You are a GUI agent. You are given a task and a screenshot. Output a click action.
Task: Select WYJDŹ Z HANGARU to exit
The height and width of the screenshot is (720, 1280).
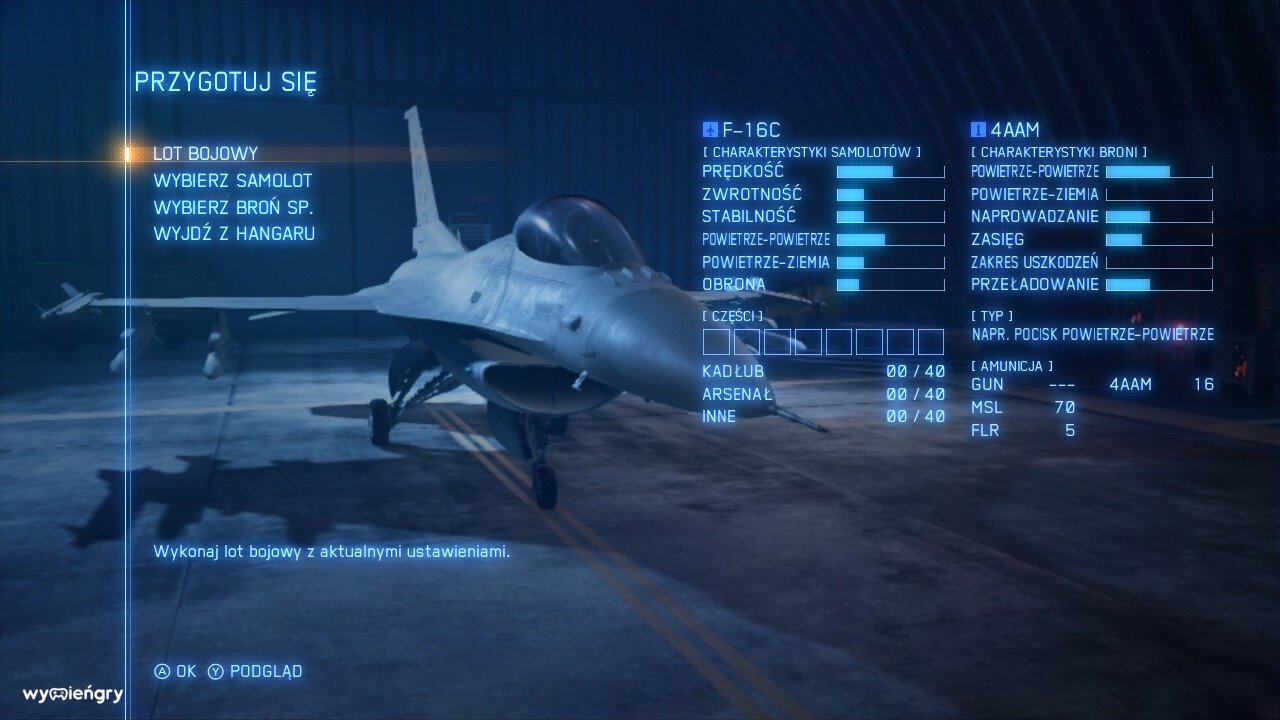234,234
